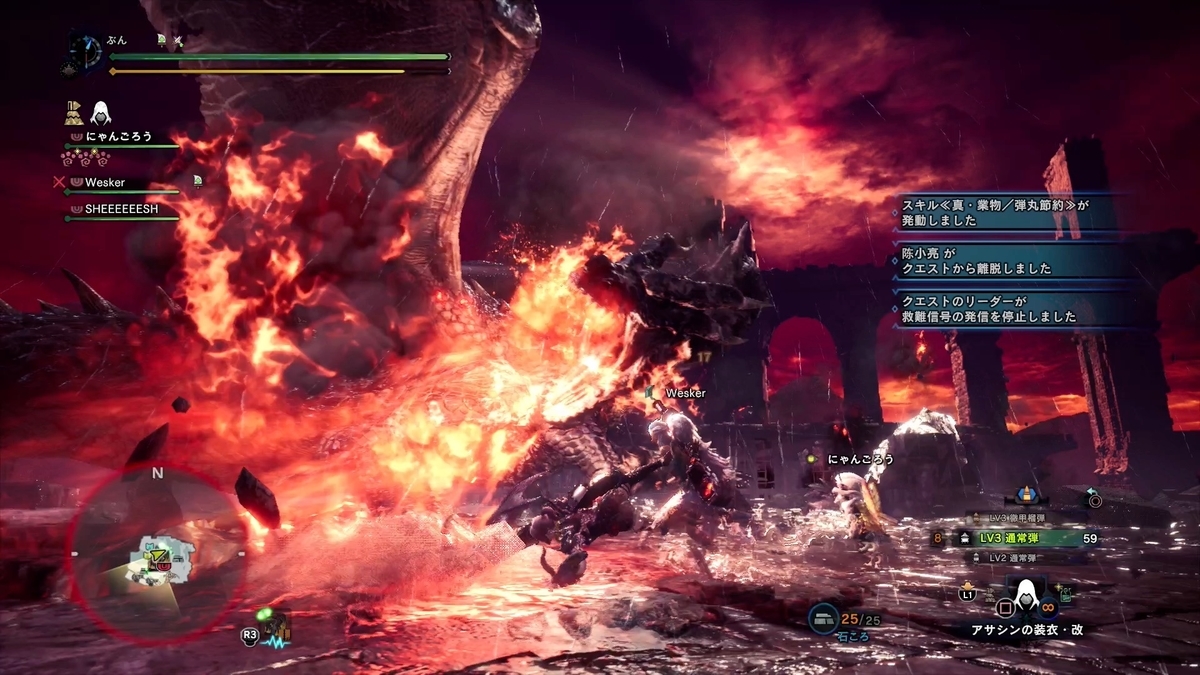Image resolution: width=1200 pixels, height=675 pixels.
Task: Open the circular minimap
Action: coord(157,551)
